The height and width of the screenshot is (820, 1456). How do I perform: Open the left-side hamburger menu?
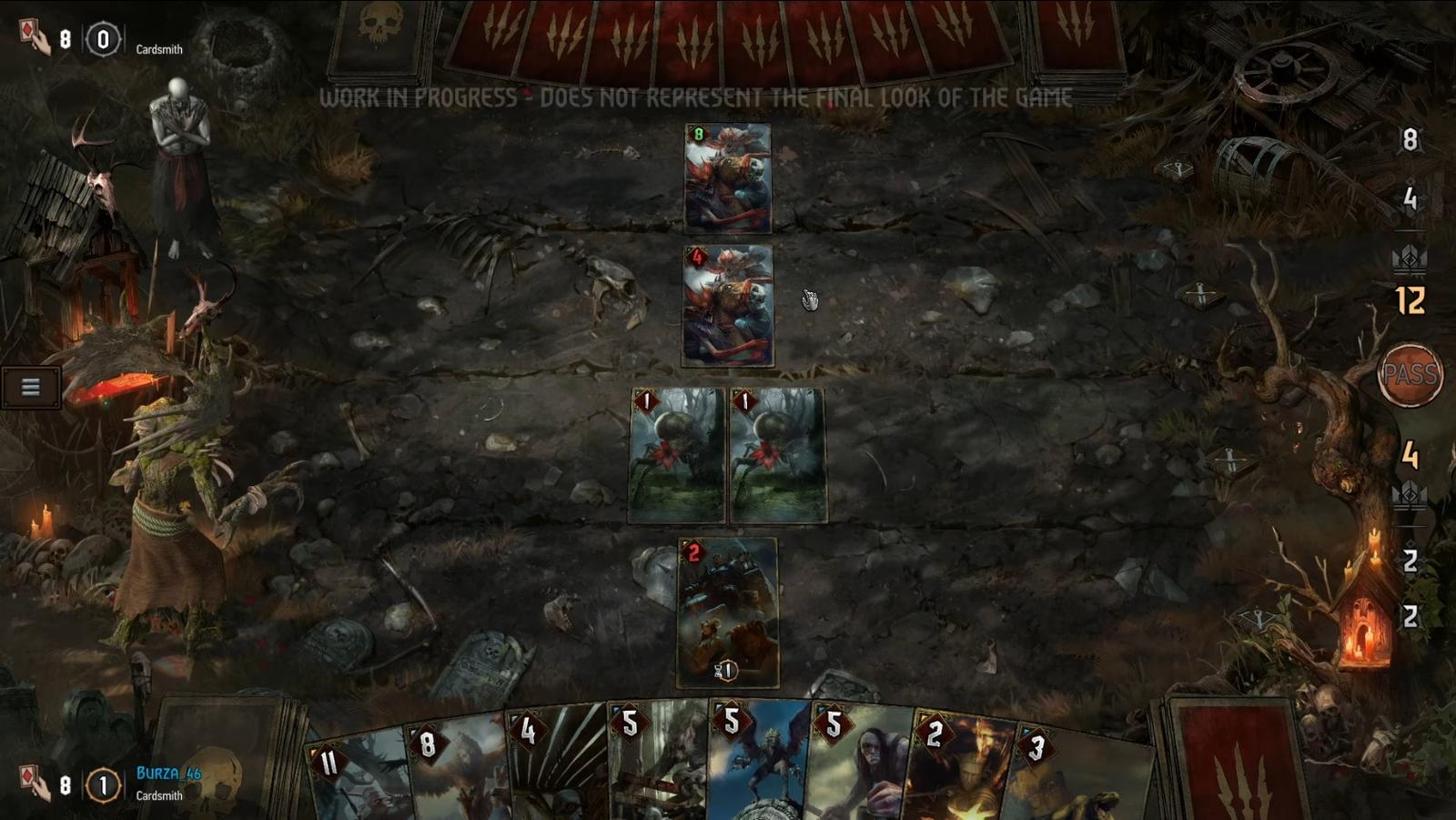pyautogui.click(x=32, y=387)
